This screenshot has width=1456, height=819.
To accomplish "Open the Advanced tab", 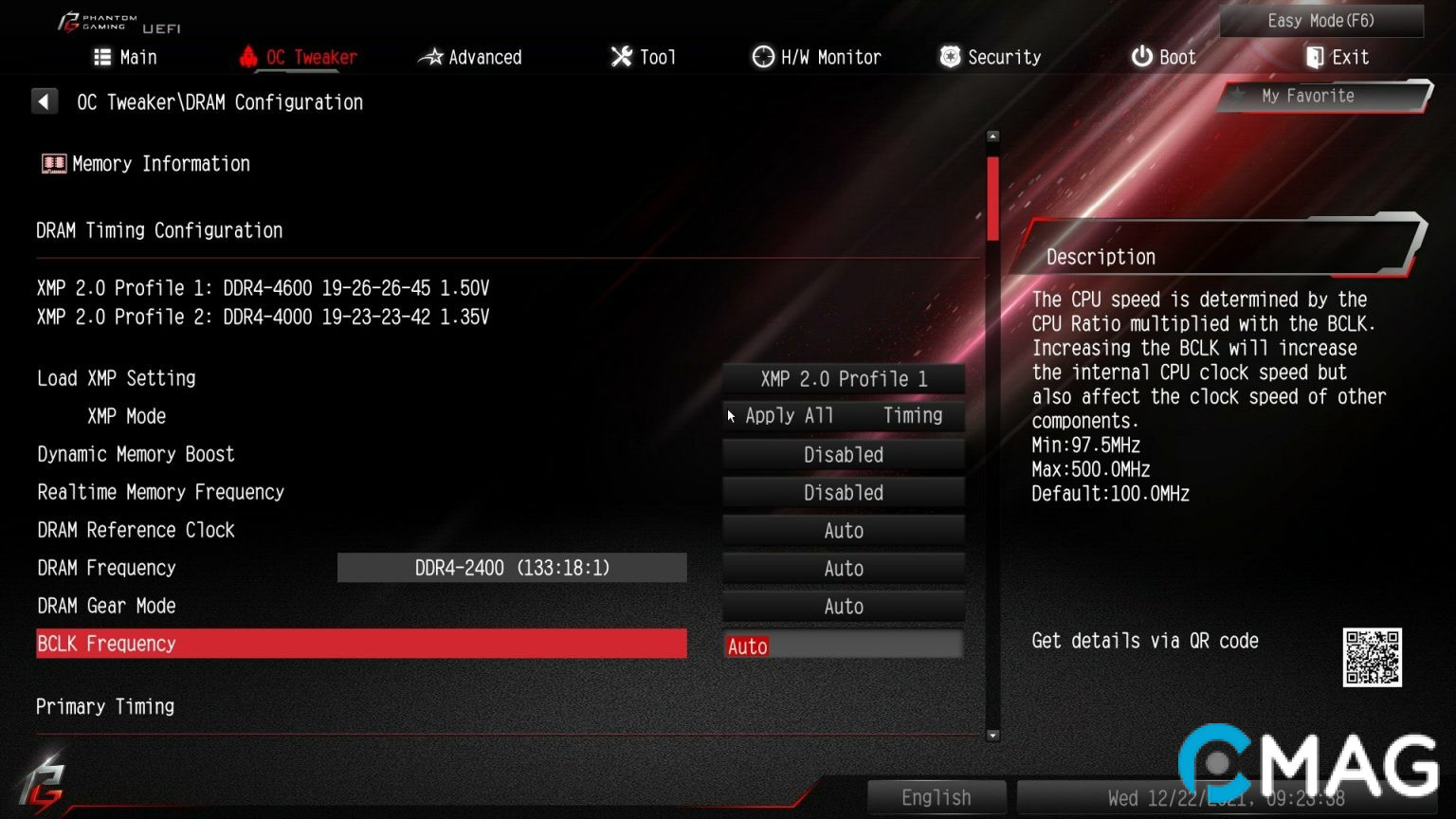I will click(x=471, y=58).
